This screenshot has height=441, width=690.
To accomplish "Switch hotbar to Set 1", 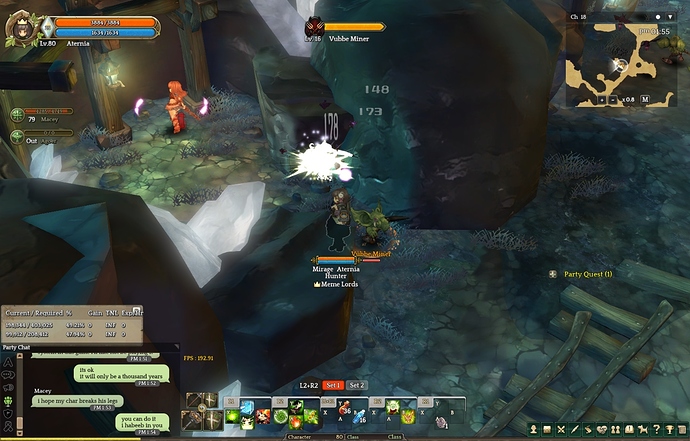I will (333, 385).
